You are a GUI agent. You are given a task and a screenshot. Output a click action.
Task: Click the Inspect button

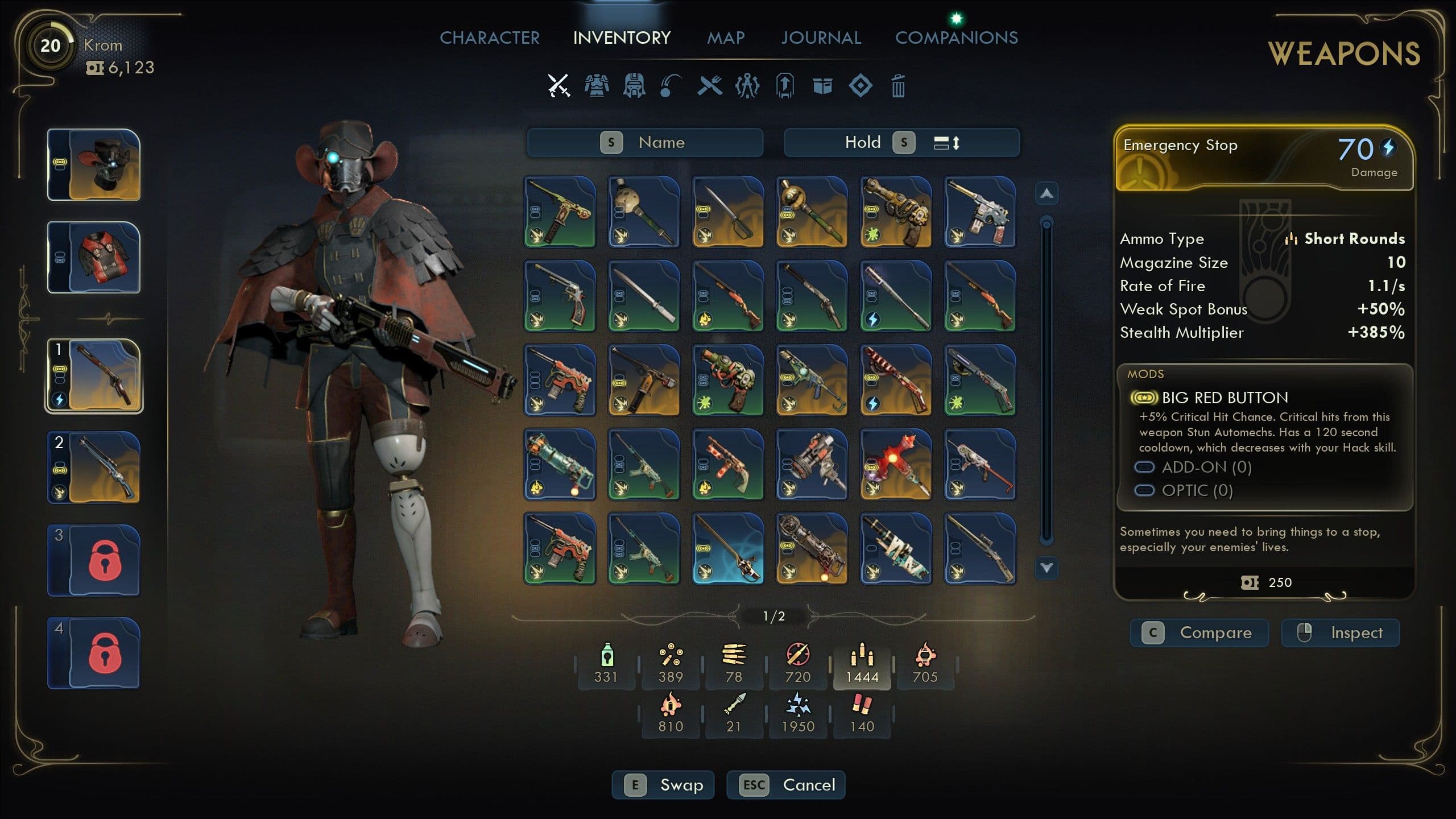[1340, 632]
